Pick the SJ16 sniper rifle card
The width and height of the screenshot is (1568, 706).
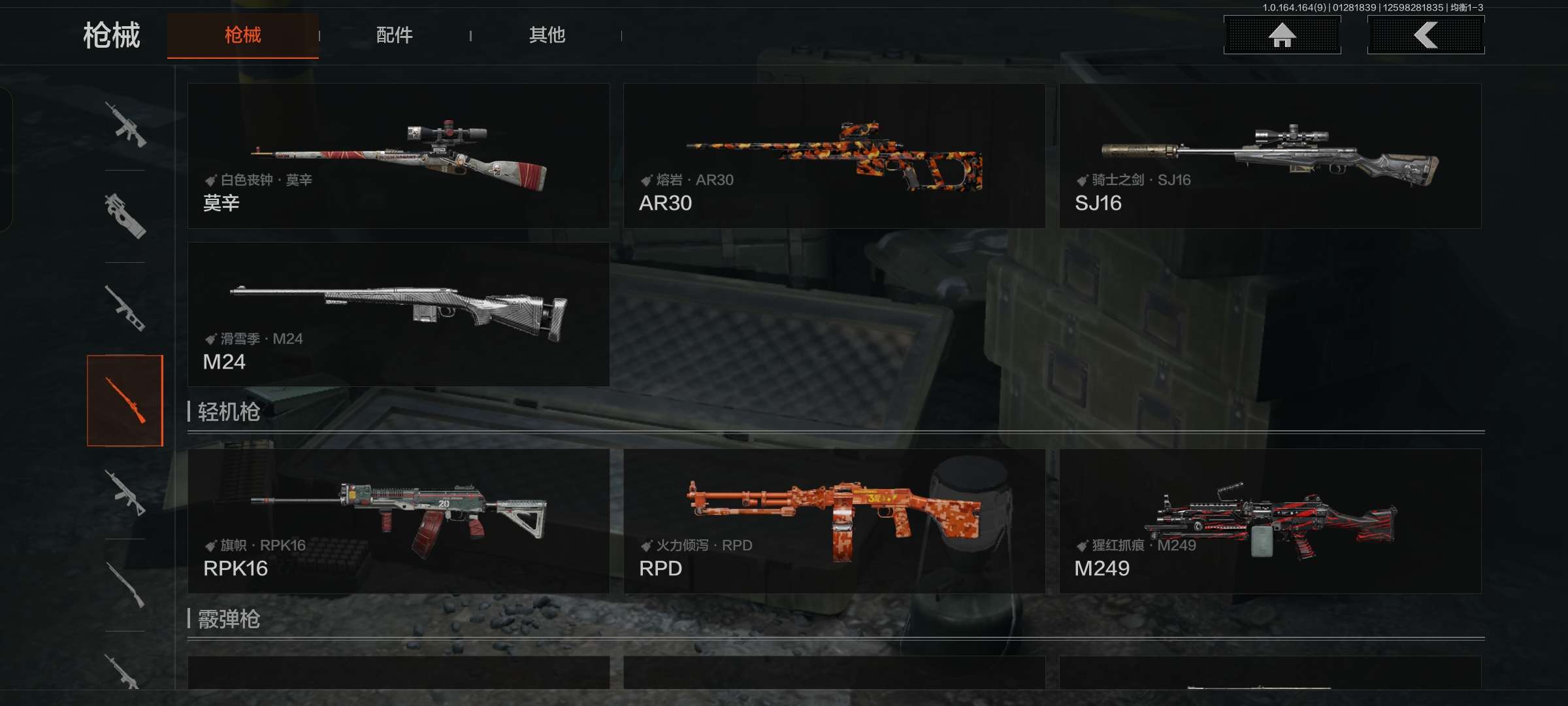pos(1270,156)
